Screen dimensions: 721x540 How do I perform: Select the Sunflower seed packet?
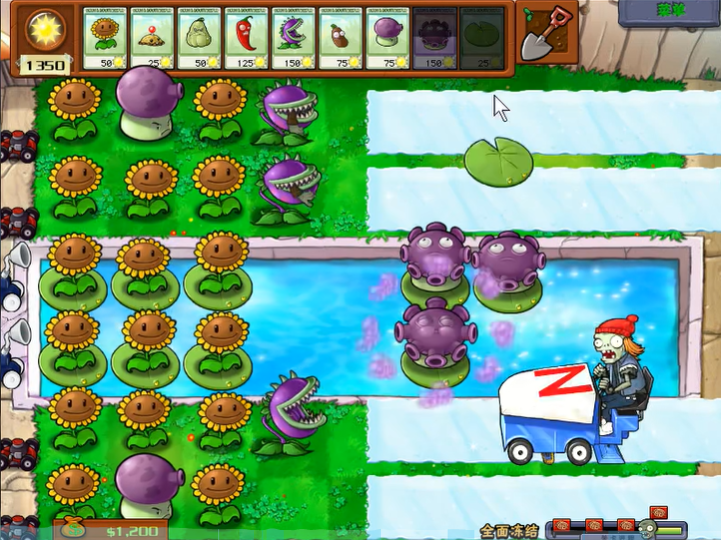[106, 39]
